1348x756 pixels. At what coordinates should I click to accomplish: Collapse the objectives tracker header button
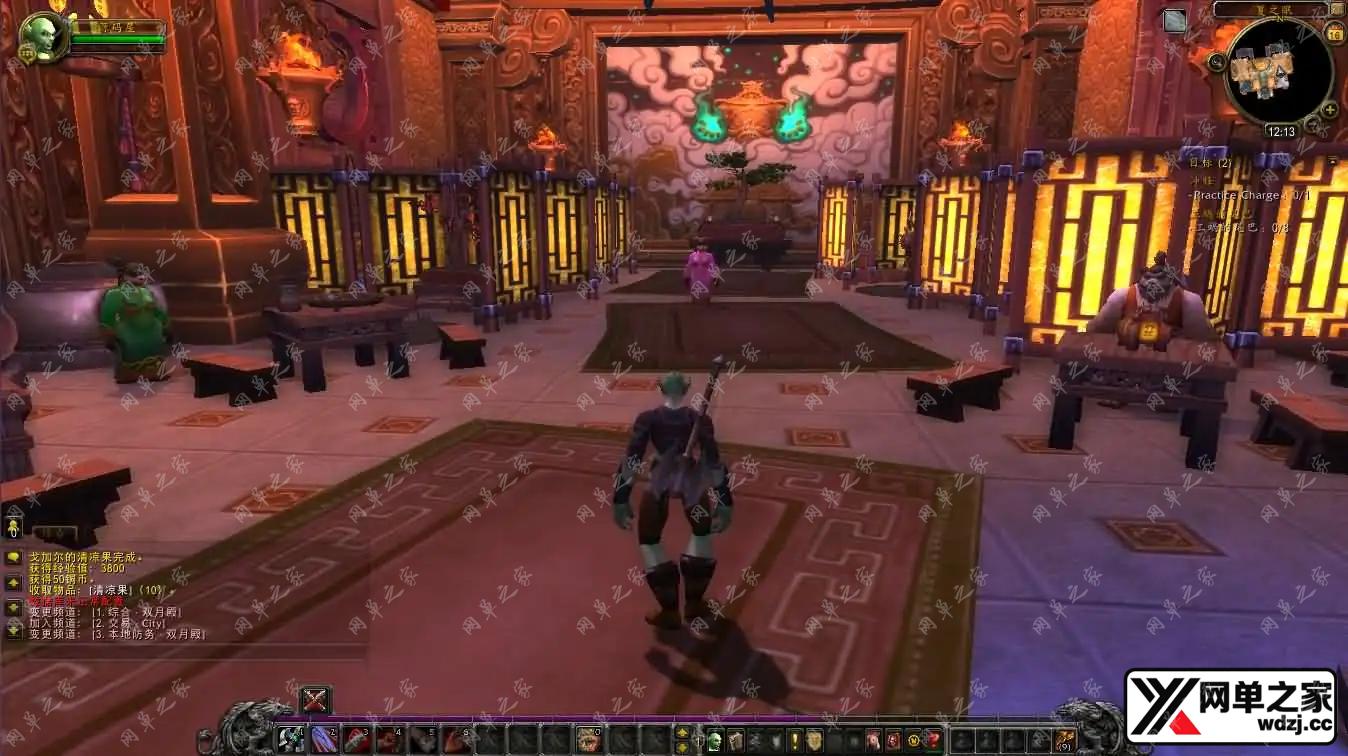(x=1333, y=161)
